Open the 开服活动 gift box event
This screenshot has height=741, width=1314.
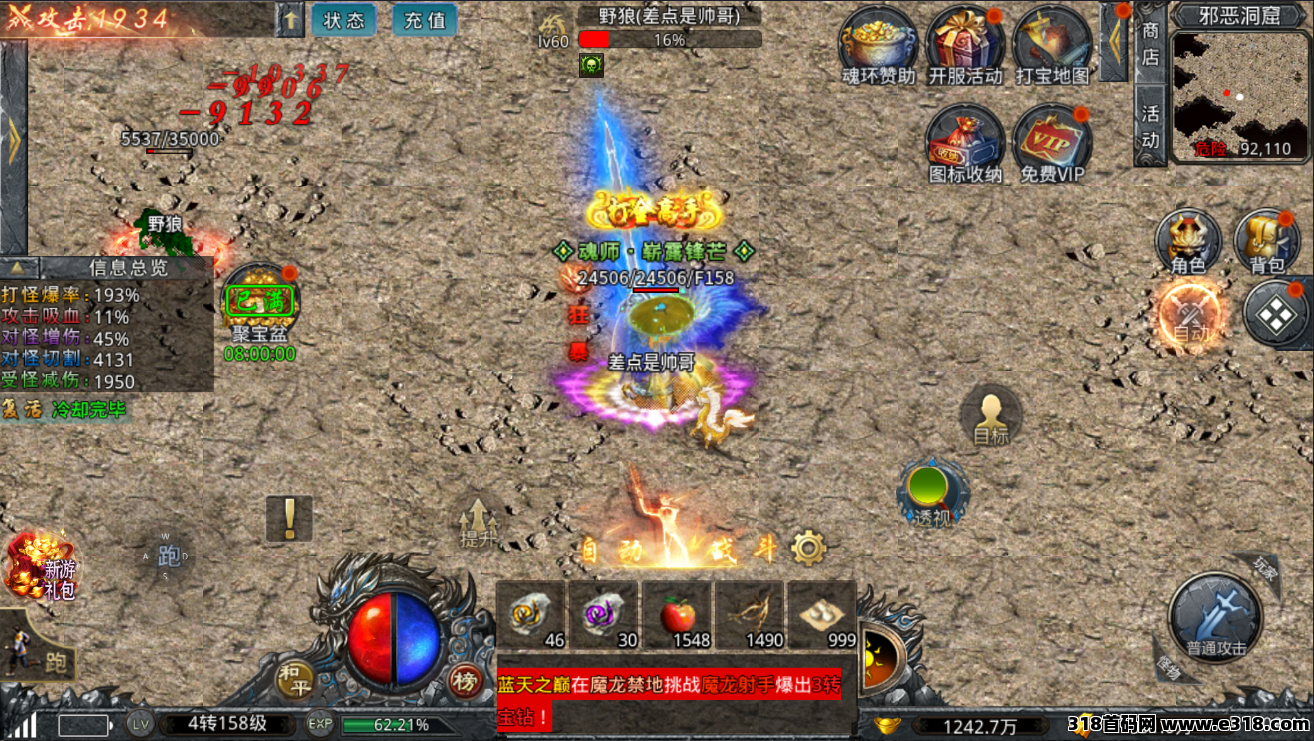(965, 44)
